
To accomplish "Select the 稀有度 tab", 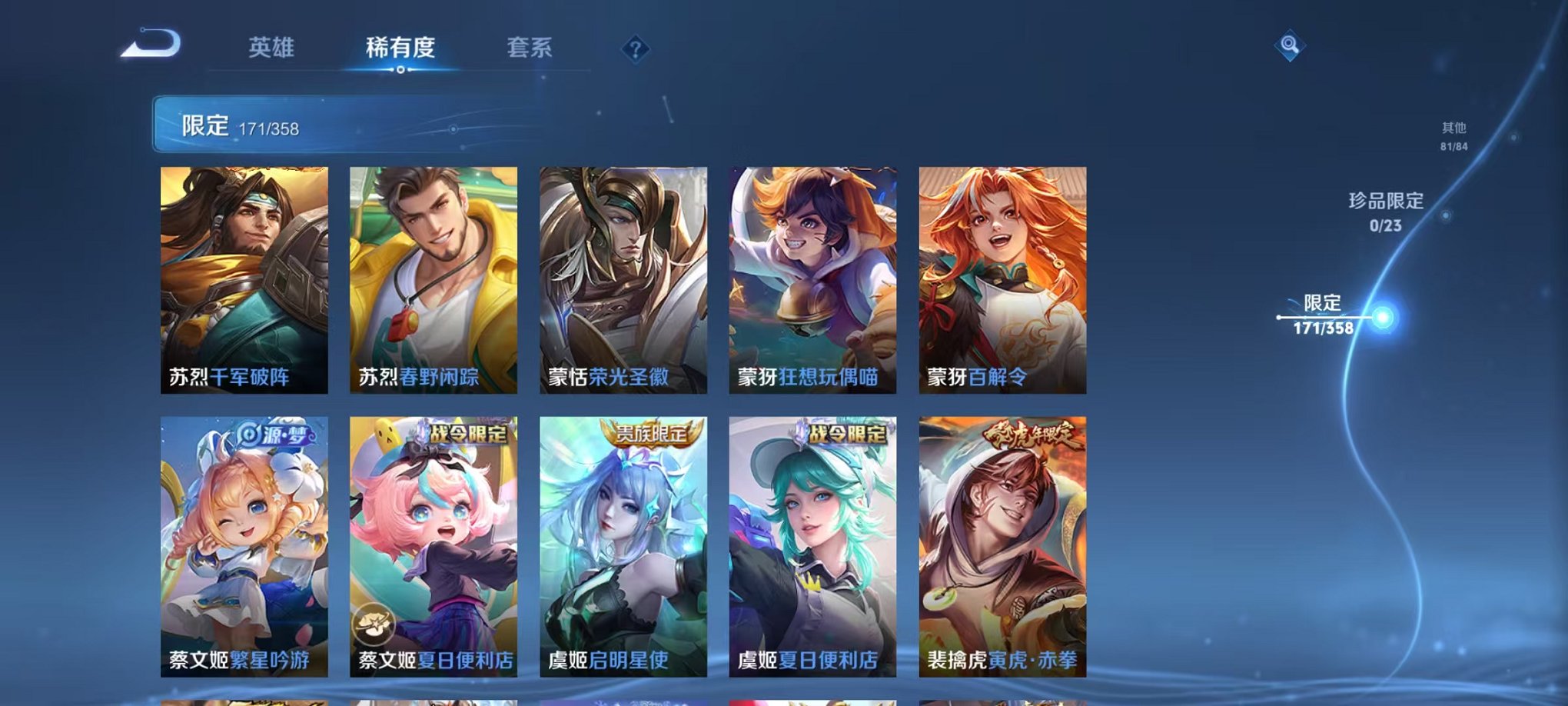I will [402, 48].
